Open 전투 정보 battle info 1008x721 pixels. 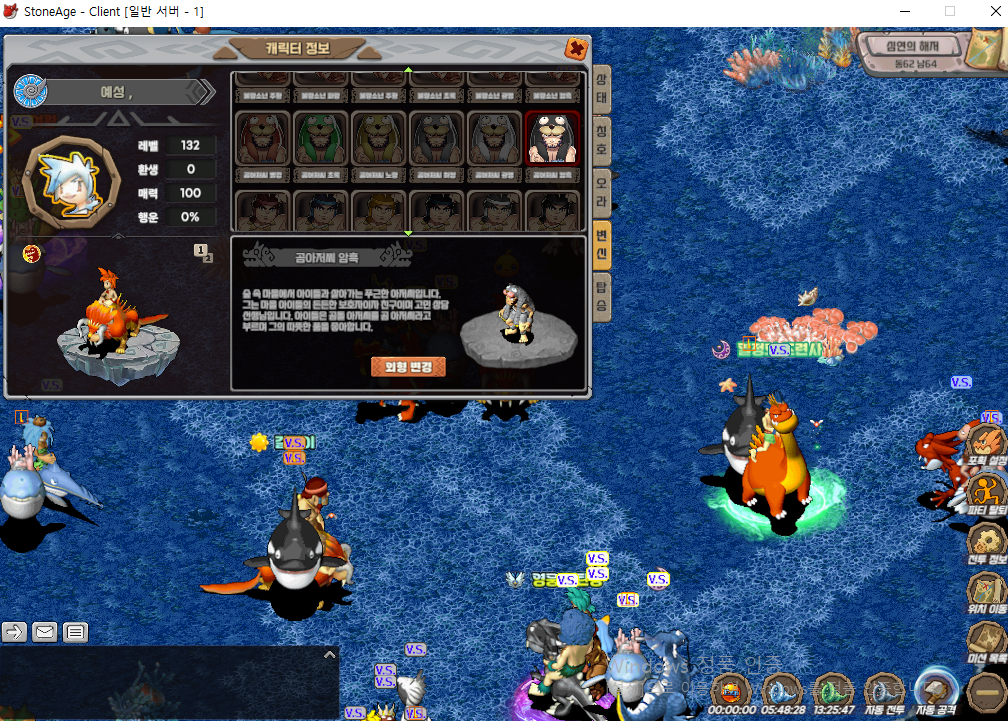tap(986, 542)
